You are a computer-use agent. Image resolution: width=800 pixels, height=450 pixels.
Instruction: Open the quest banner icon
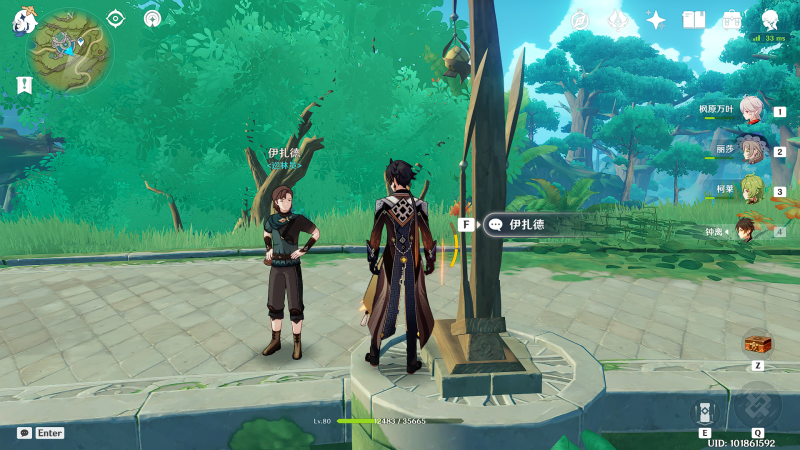click(x=24, y=85)
